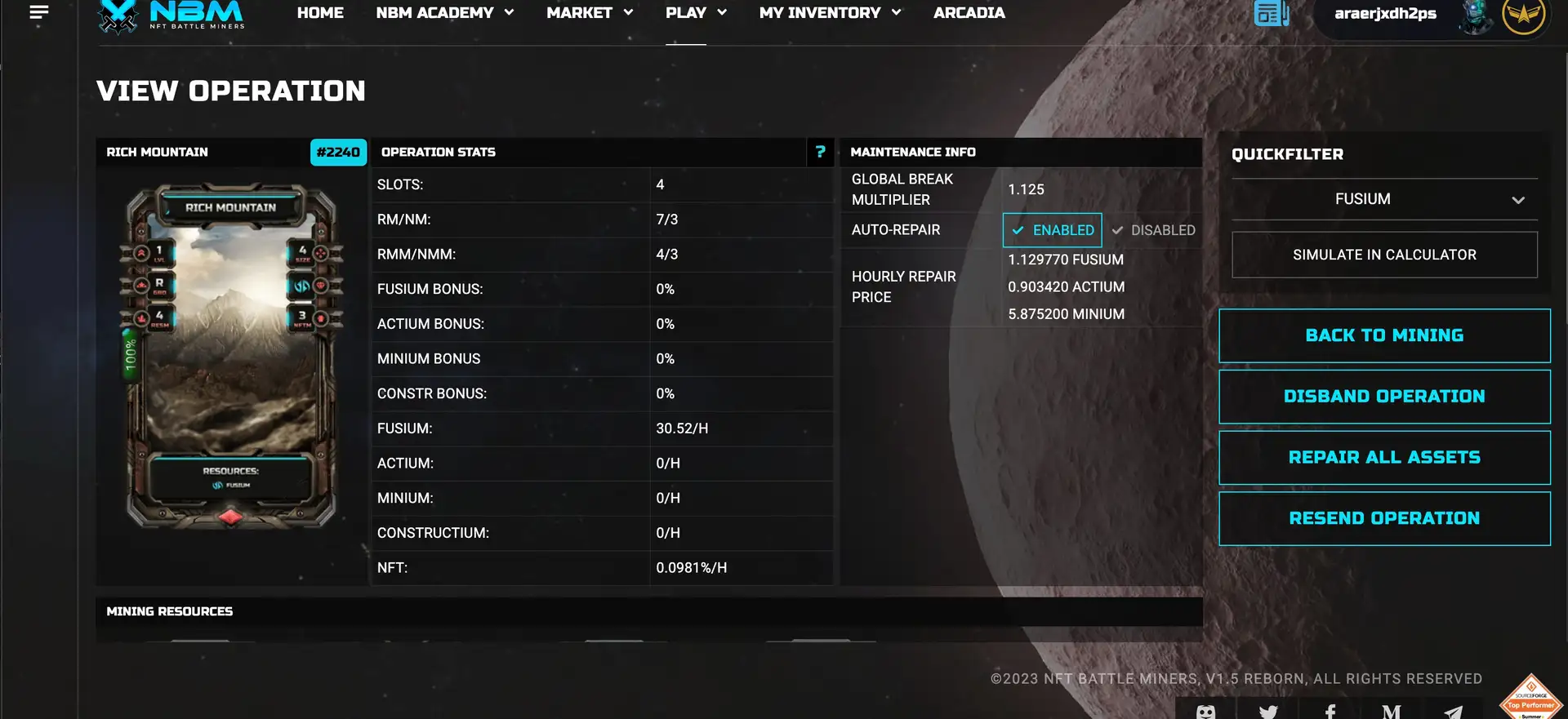Go to the HOME page

(x=320, y=13)
